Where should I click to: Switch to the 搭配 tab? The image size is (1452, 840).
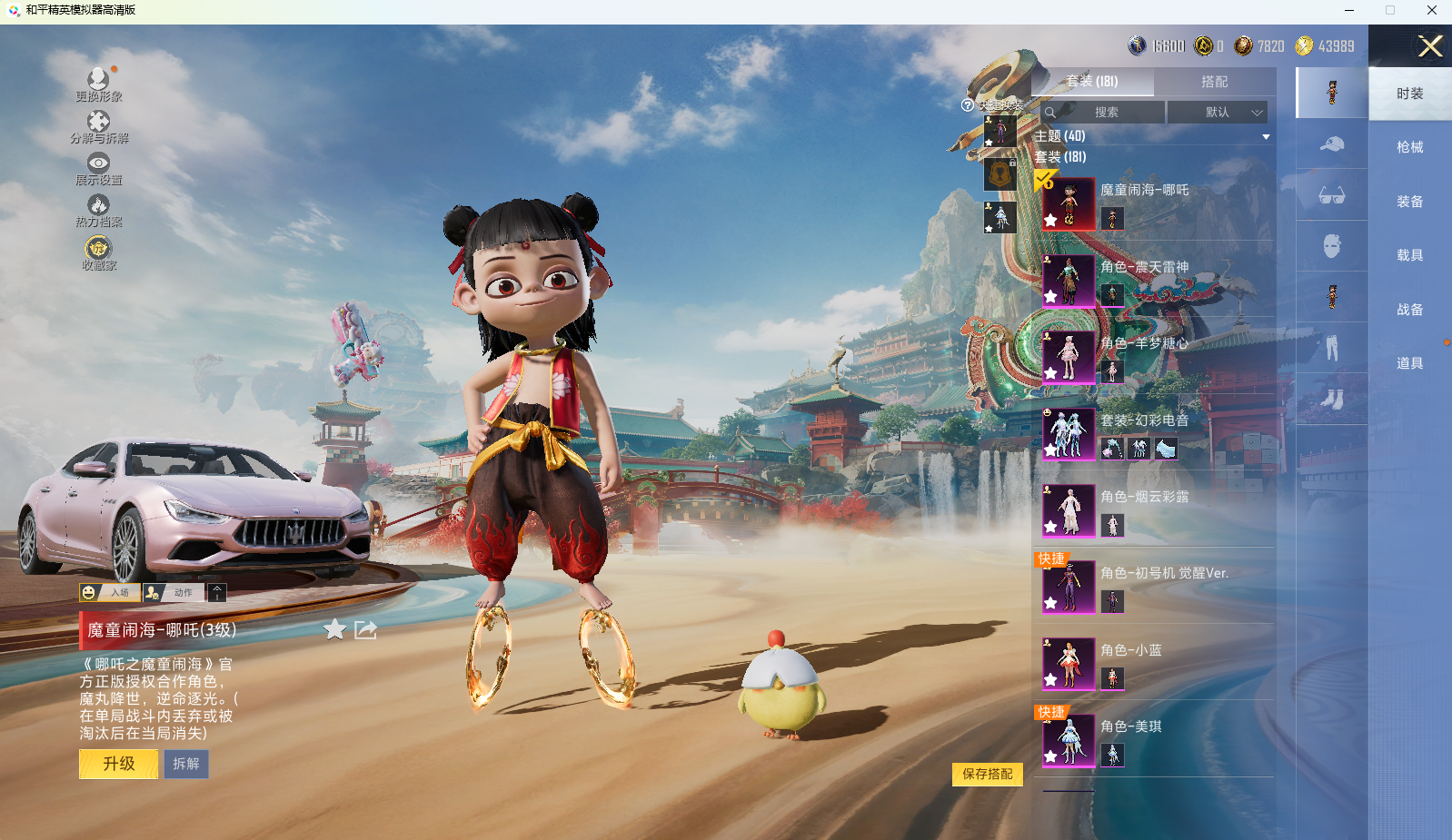pyautogui.click(x=1214, y=82)
